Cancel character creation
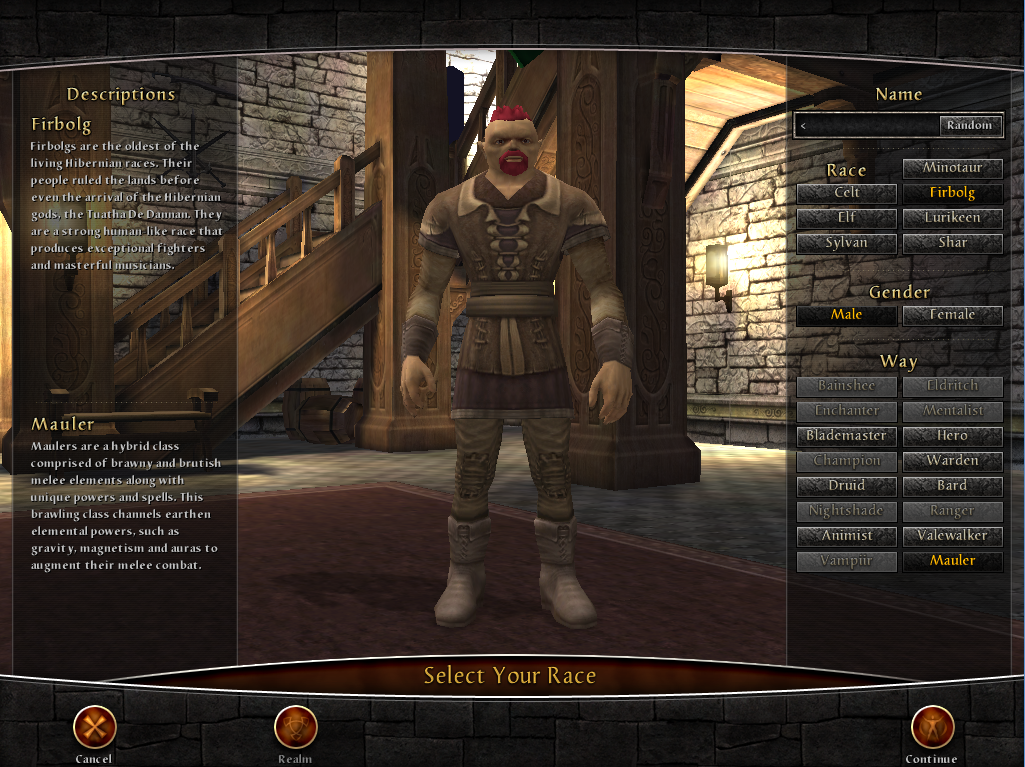Image resolution: width=1025 pixels, height=767 pixels. 94,728
